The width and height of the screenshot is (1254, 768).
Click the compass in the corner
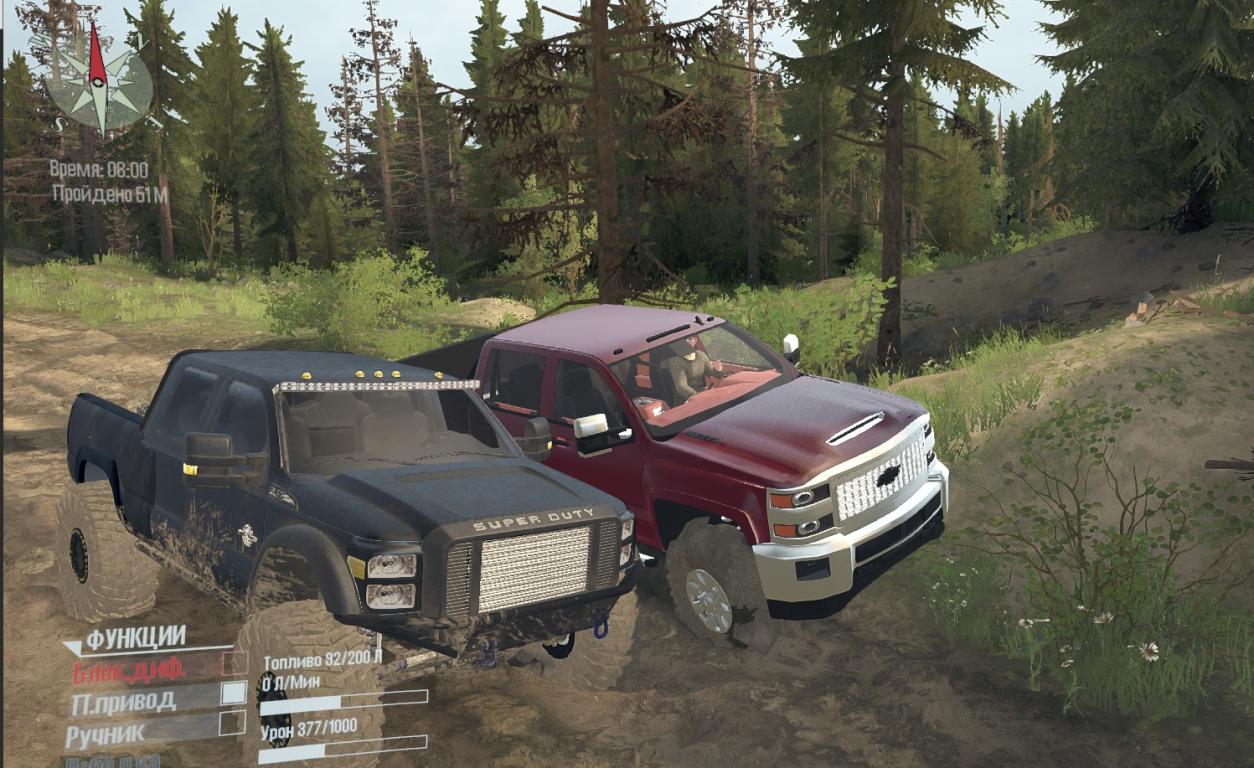[98, 85]
